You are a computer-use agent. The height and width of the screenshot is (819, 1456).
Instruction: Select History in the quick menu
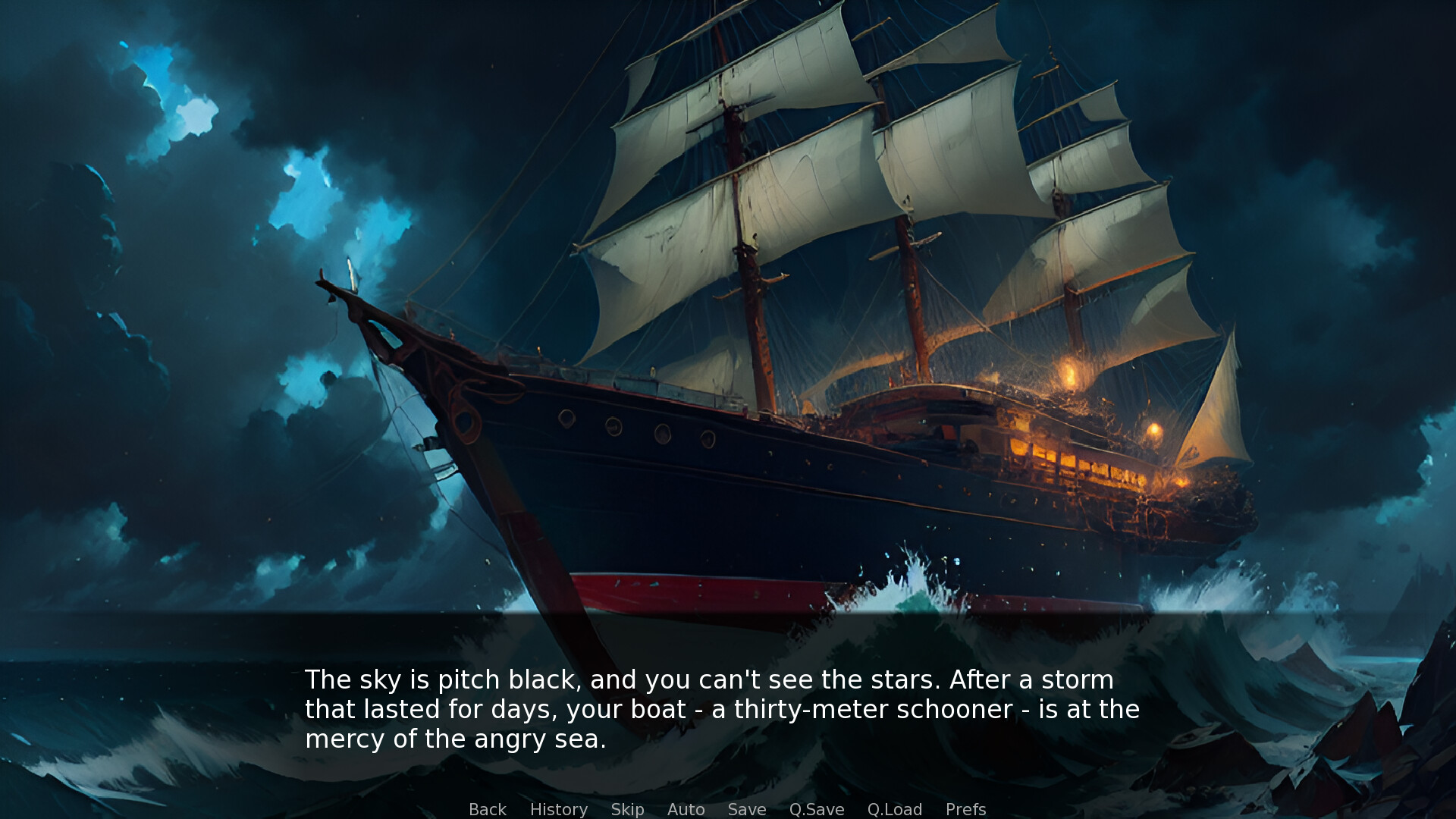[x=559, y=809]
